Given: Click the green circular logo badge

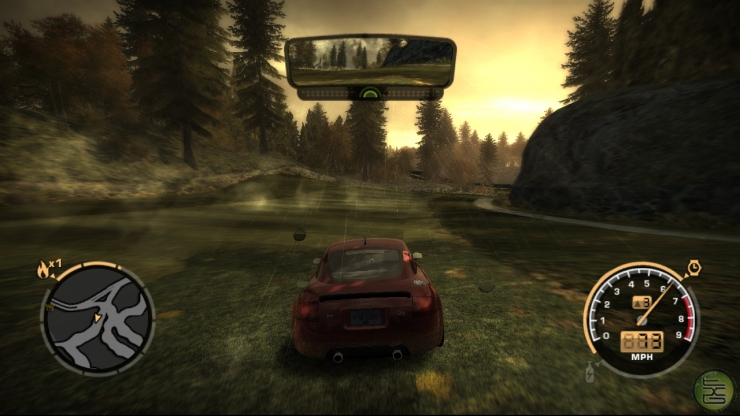Looking at the screenshot, I should tap(713, 386).
